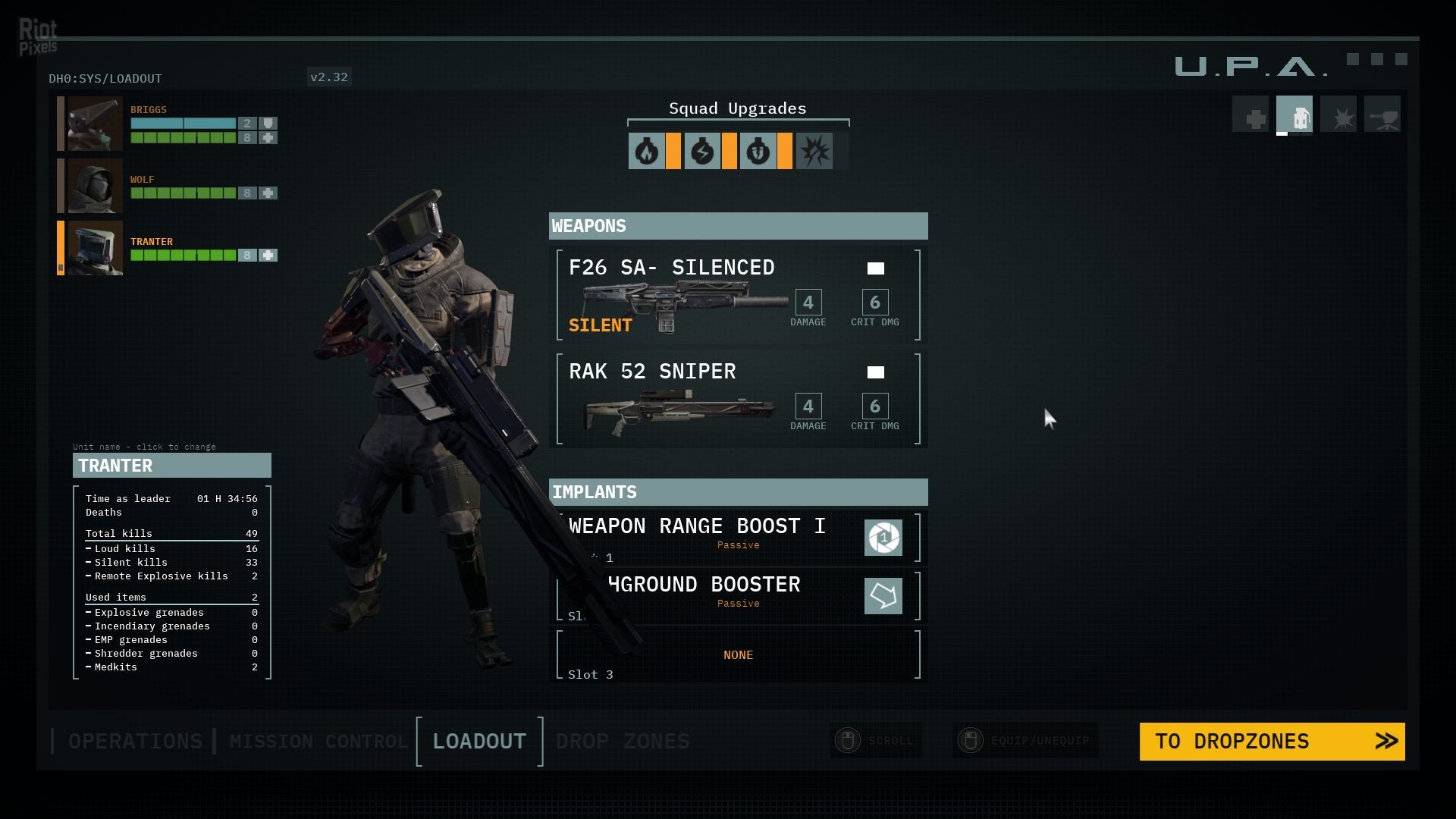Proceed with the To Dropzones button

point(1272,741)
